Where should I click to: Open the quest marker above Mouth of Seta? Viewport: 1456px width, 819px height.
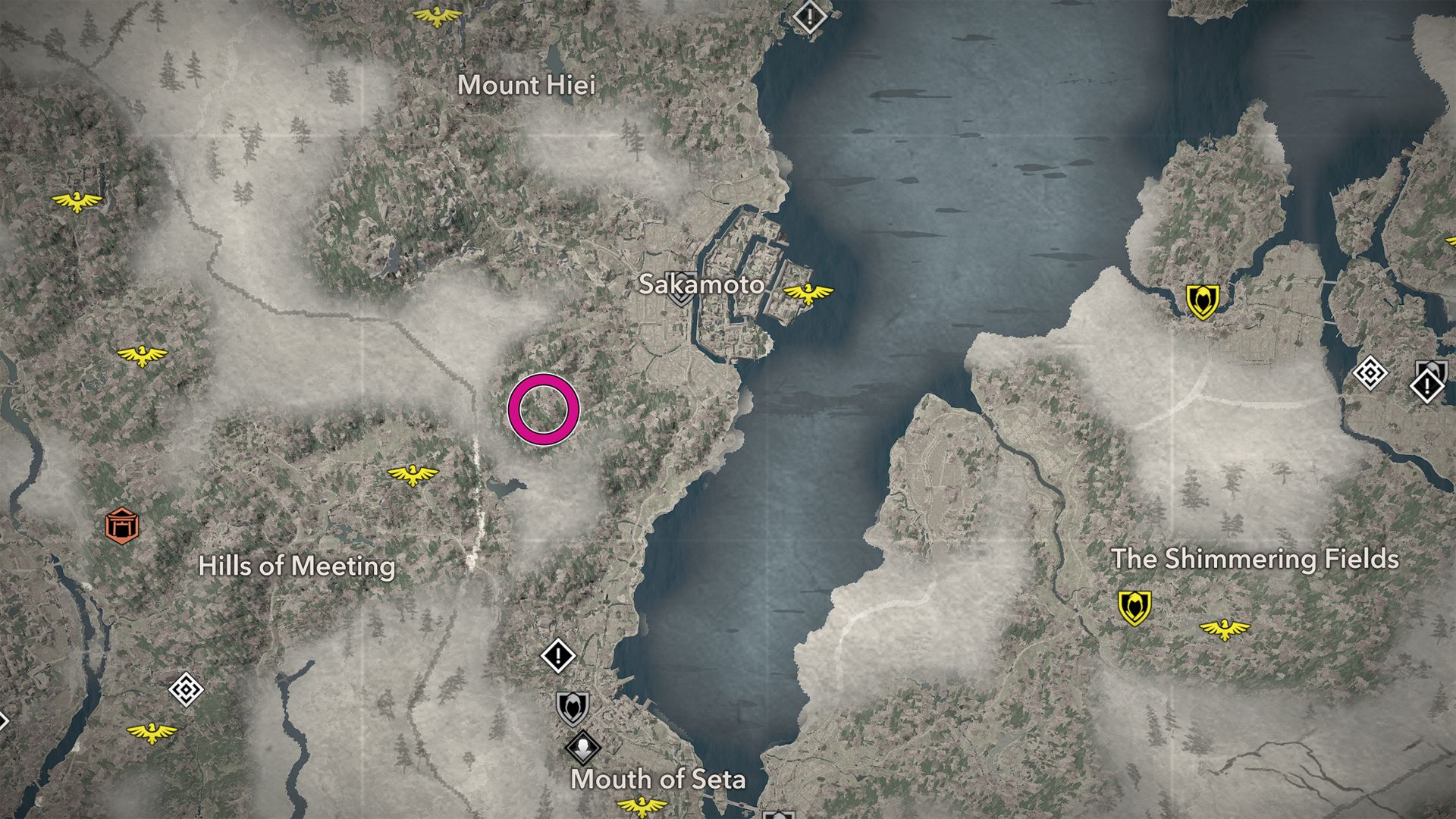558,655
